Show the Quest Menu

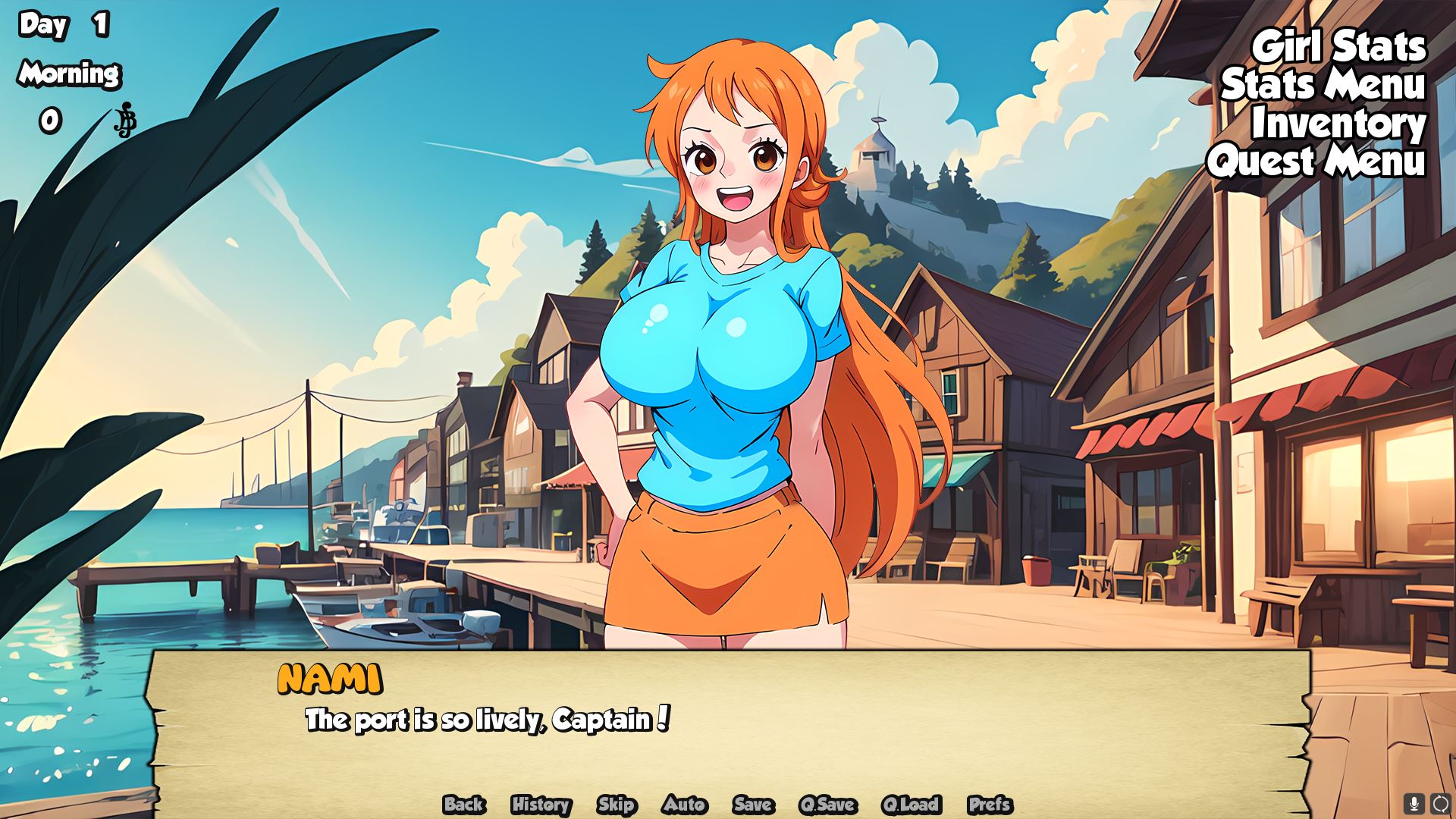(1316, 162)
